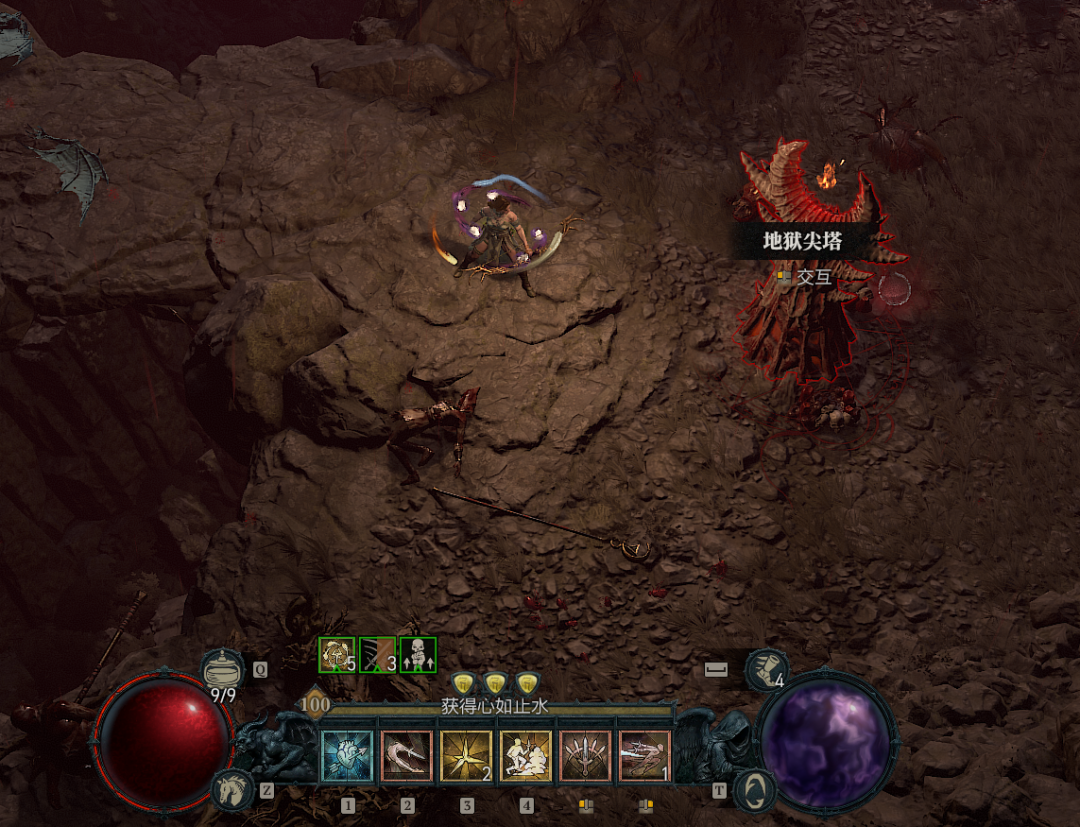Use the curved blade slash skill

[406, 756]
